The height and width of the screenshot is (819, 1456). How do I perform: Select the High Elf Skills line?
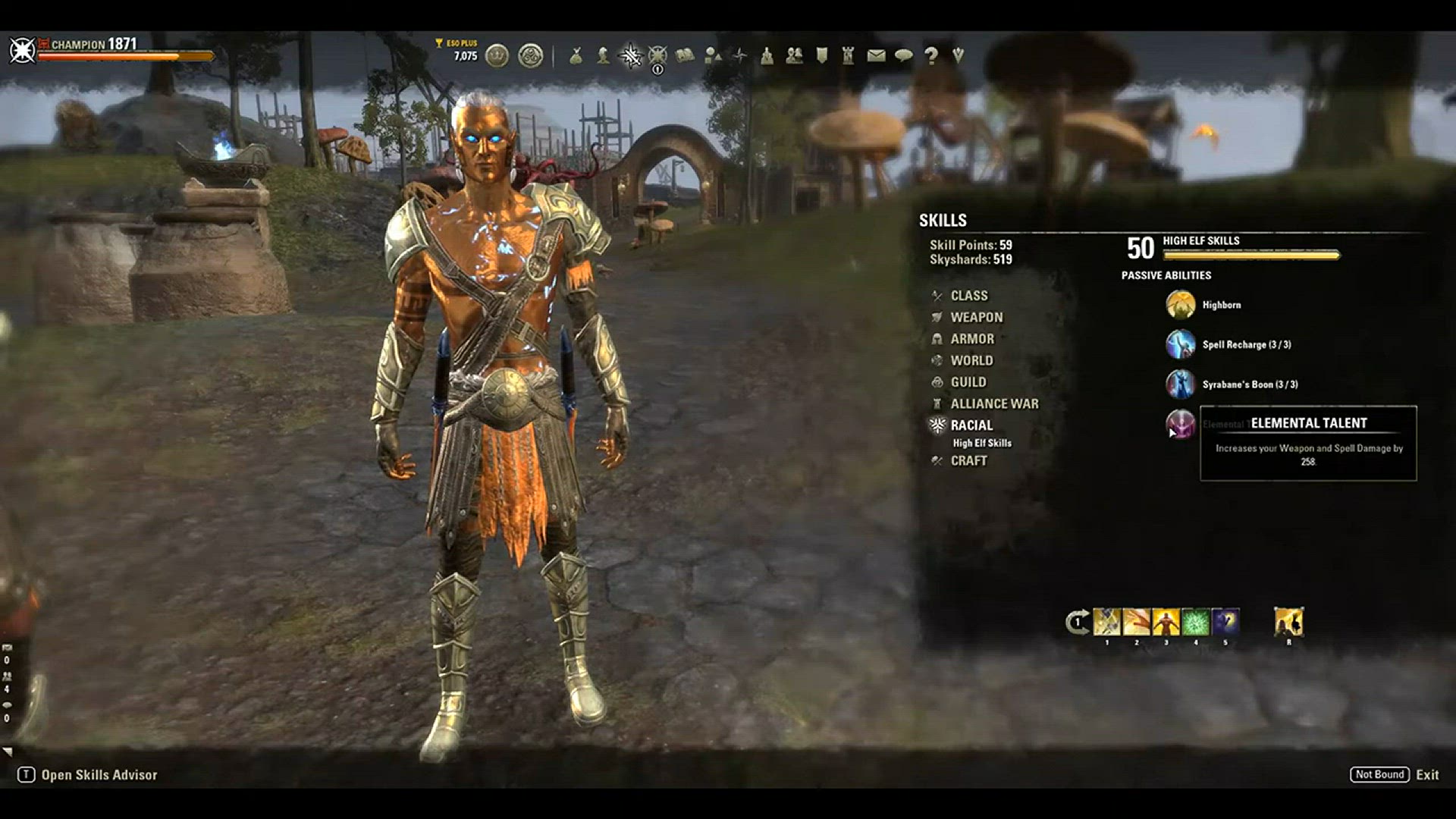point(981,444)
